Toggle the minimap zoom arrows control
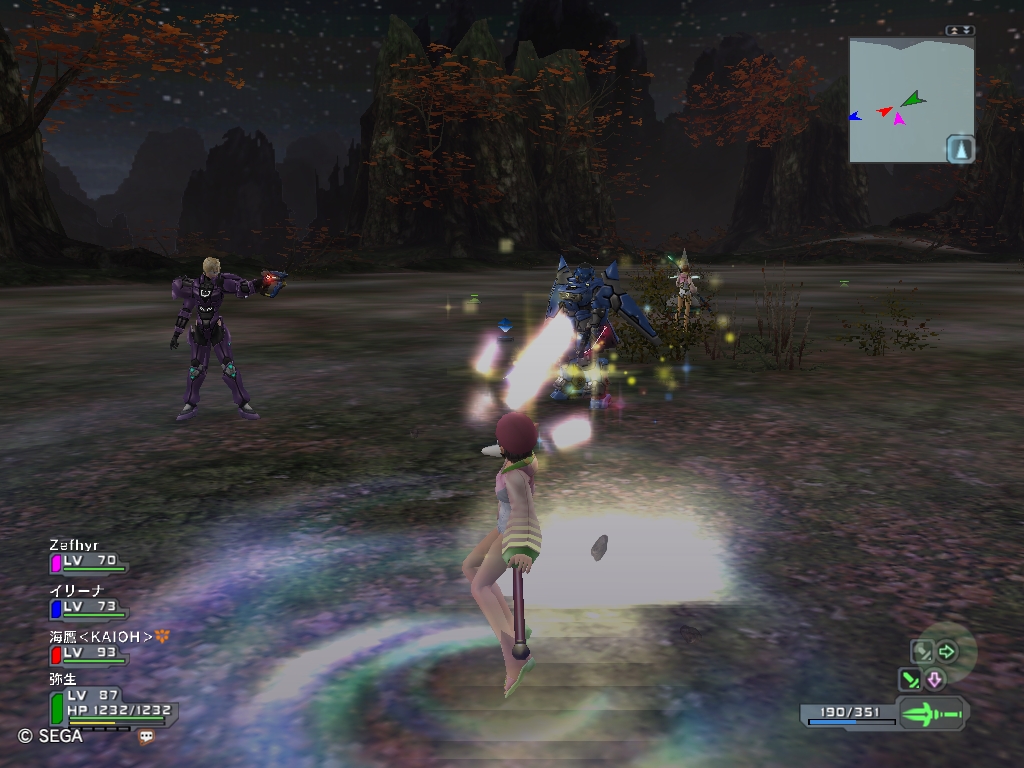 pos(960,30)
